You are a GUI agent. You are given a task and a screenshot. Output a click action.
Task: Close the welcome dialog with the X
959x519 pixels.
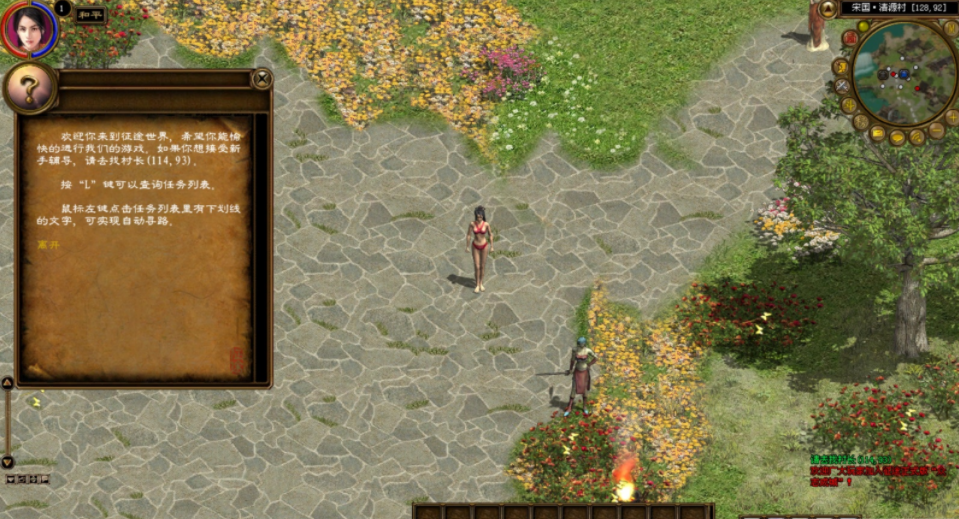click(x=262, y=78)
